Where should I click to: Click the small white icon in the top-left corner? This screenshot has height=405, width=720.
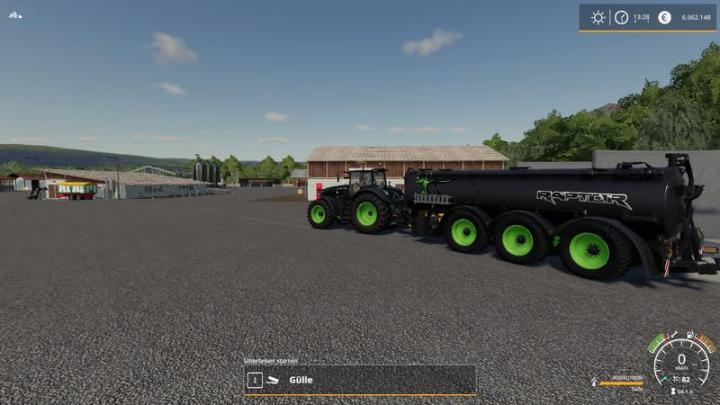(15, 15)
